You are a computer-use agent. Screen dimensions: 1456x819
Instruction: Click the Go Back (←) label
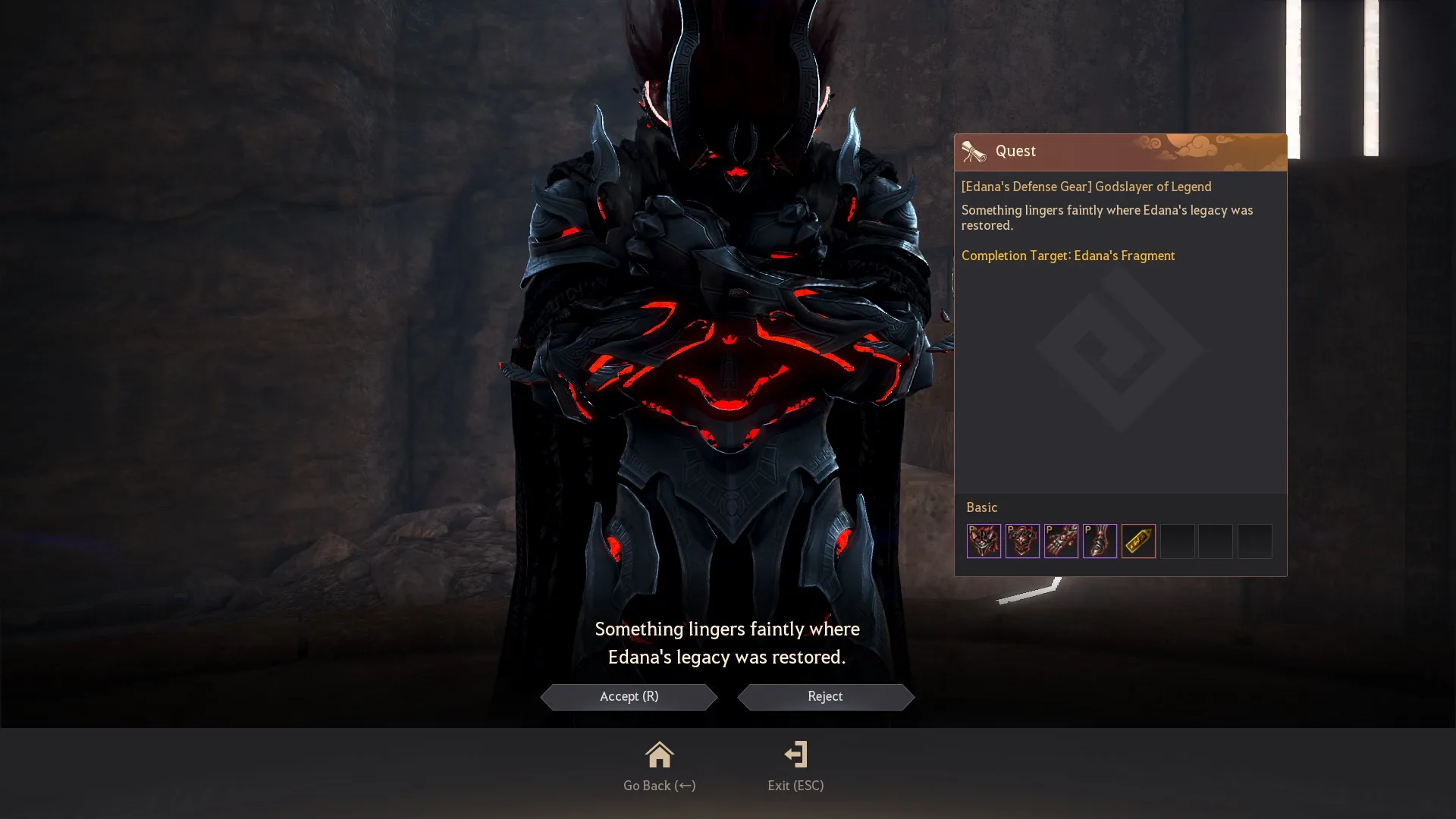pyautogui.click(x=659, y=786)
